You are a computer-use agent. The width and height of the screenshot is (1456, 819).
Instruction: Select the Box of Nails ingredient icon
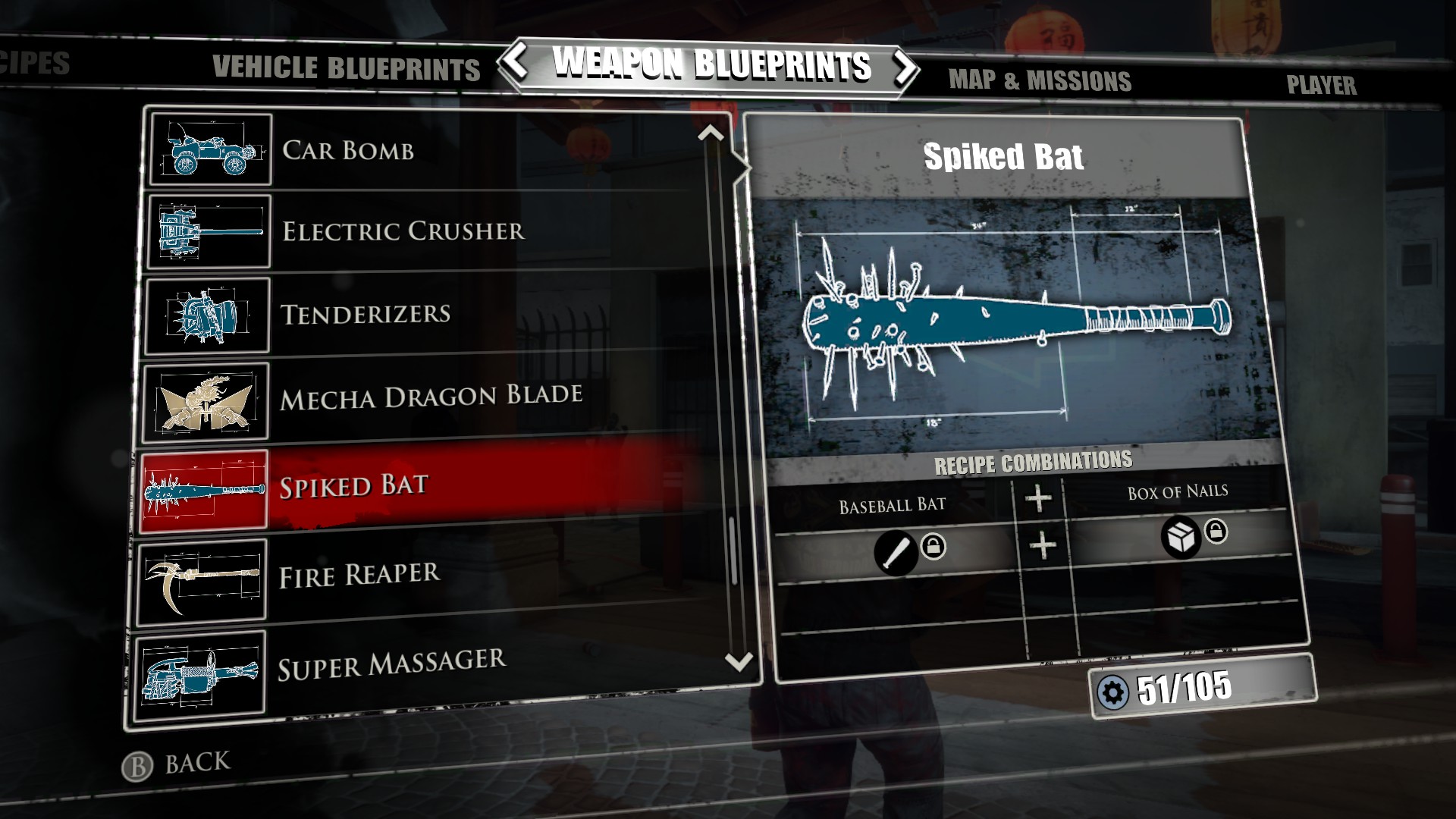(1180, 538)
